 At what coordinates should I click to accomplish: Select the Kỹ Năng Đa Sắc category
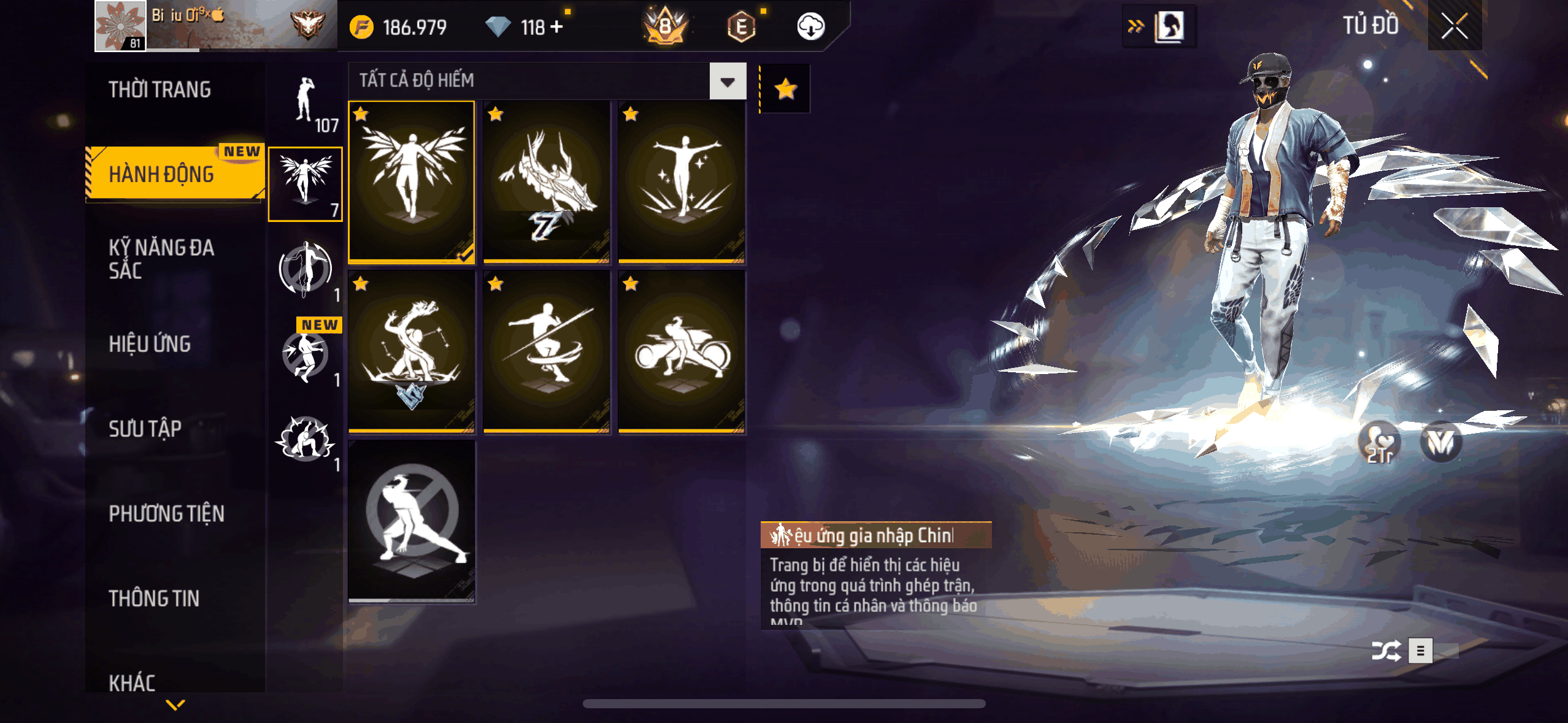[161, 258]
